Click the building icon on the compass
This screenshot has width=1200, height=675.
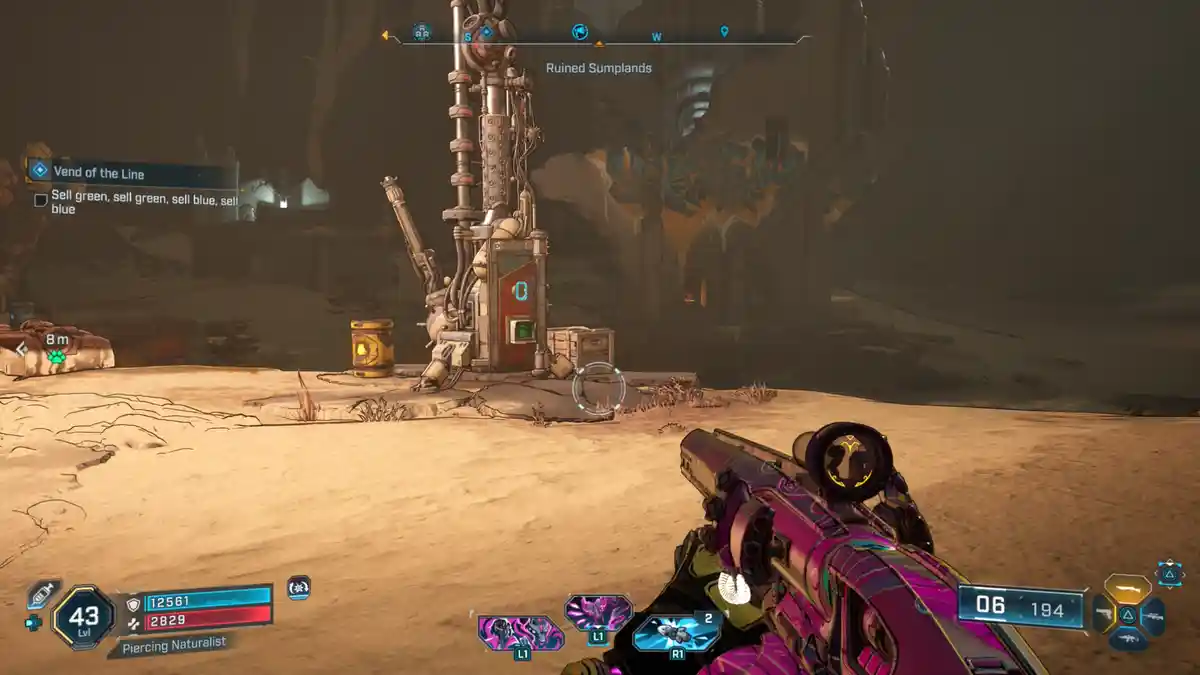coord(422,32)
